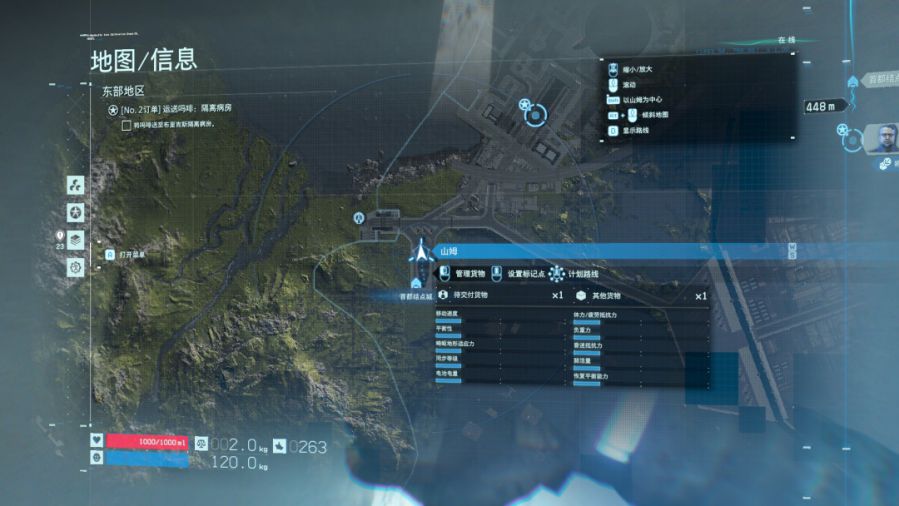Open the stacked layers map filter
The width and height of the screenshot is (899, 506).
click(75, 240)
